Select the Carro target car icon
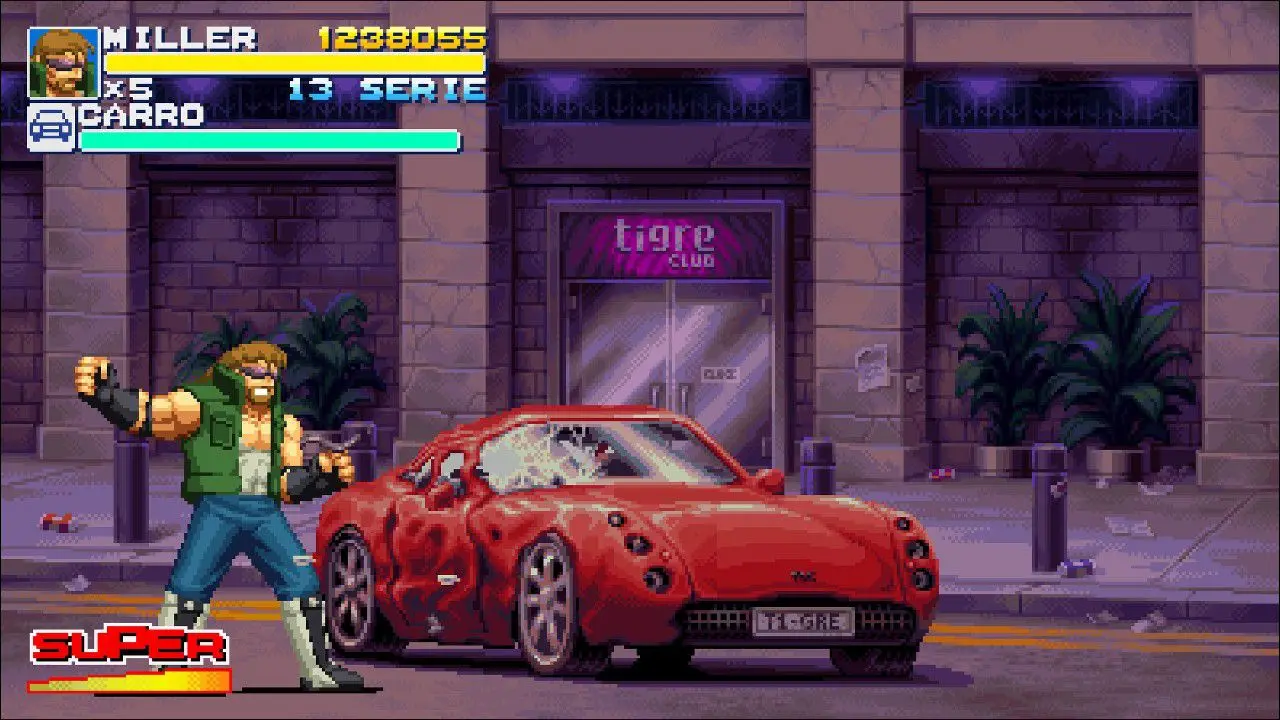This screenshot has width=1280, height=720. [x=50, y=128]
